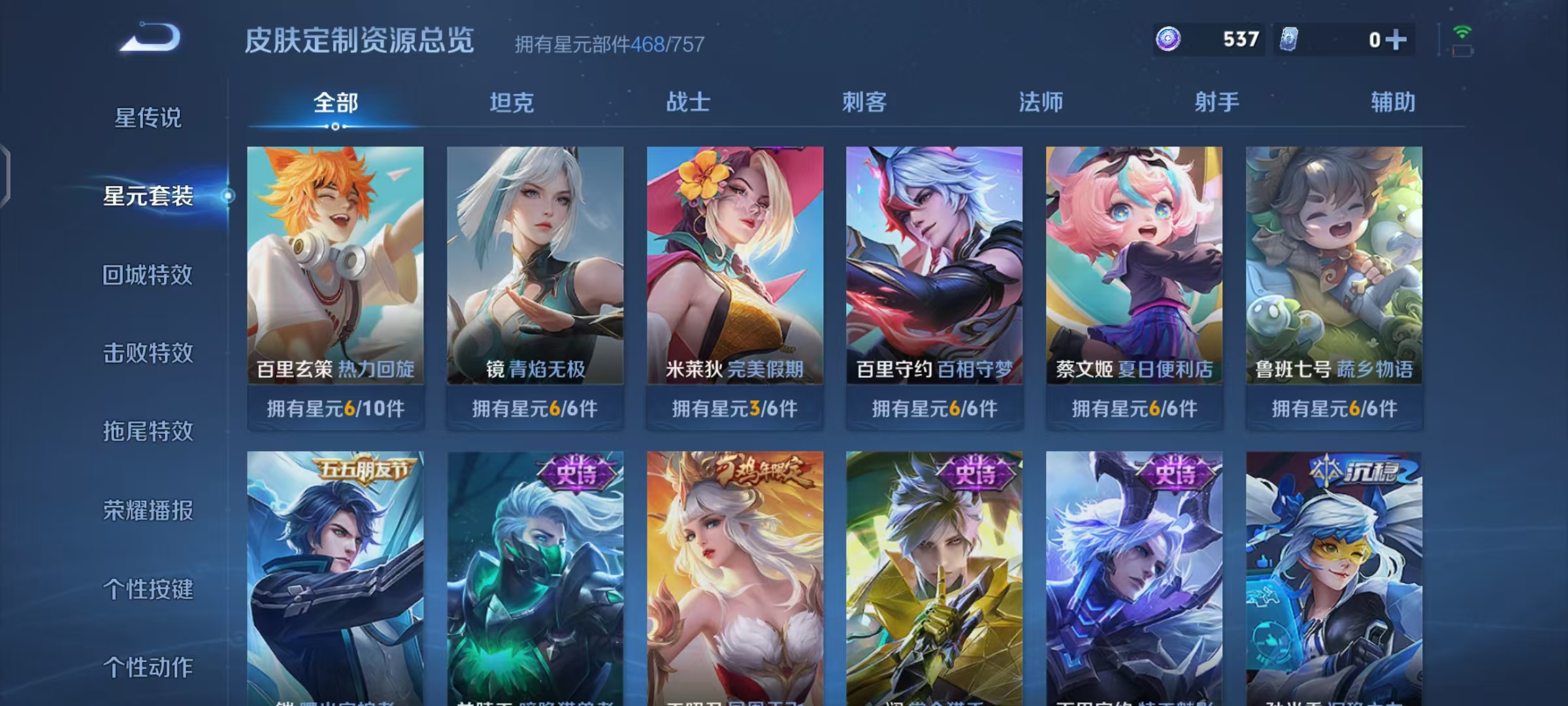Open the 射手 category tab
Screen dimensions: 1568x706
tap(1218, 103)
